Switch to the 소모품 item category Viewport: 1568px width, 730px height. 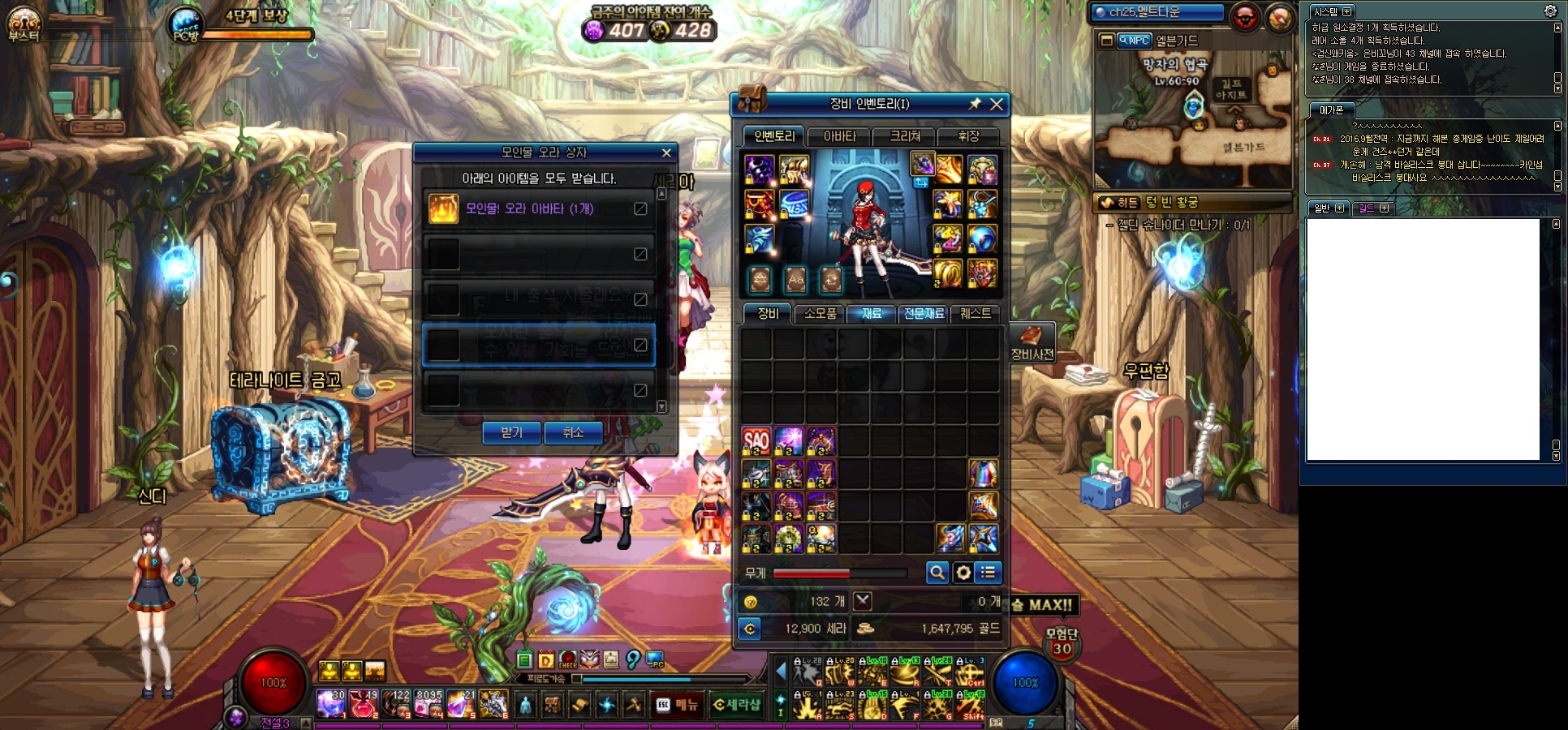click(x=820, y=314)
